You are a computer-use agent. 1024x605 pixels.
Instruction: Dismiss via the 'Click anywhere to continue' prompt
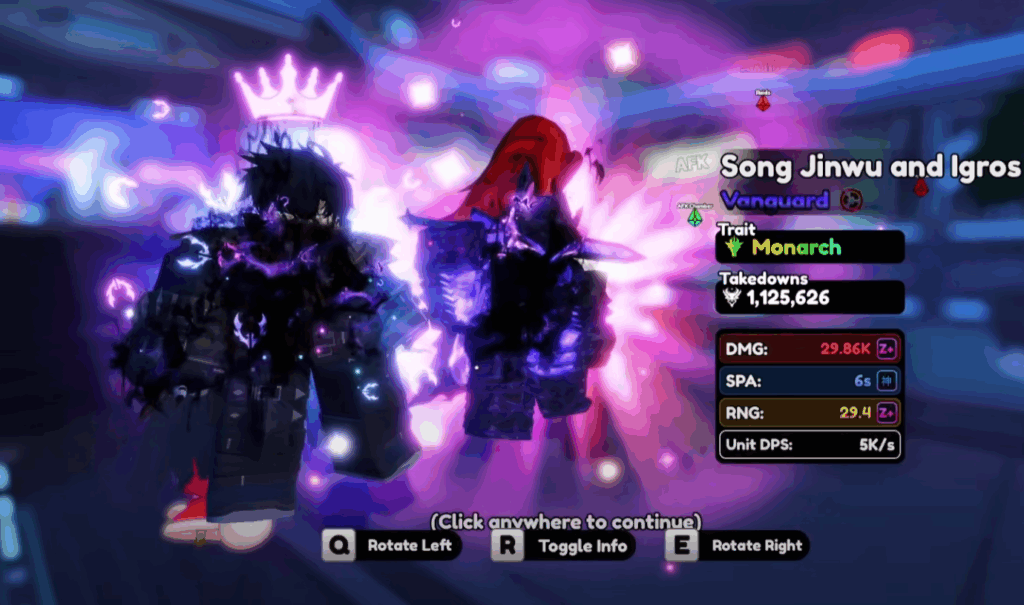(x=566, y=521)
